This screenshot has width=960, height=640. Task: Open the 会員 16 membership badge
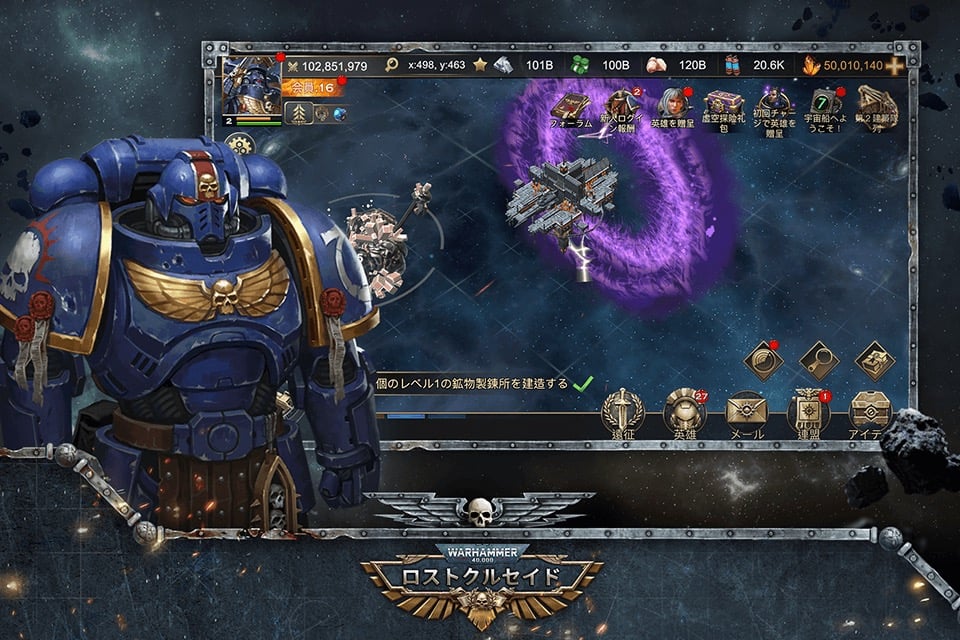[314, 88]
